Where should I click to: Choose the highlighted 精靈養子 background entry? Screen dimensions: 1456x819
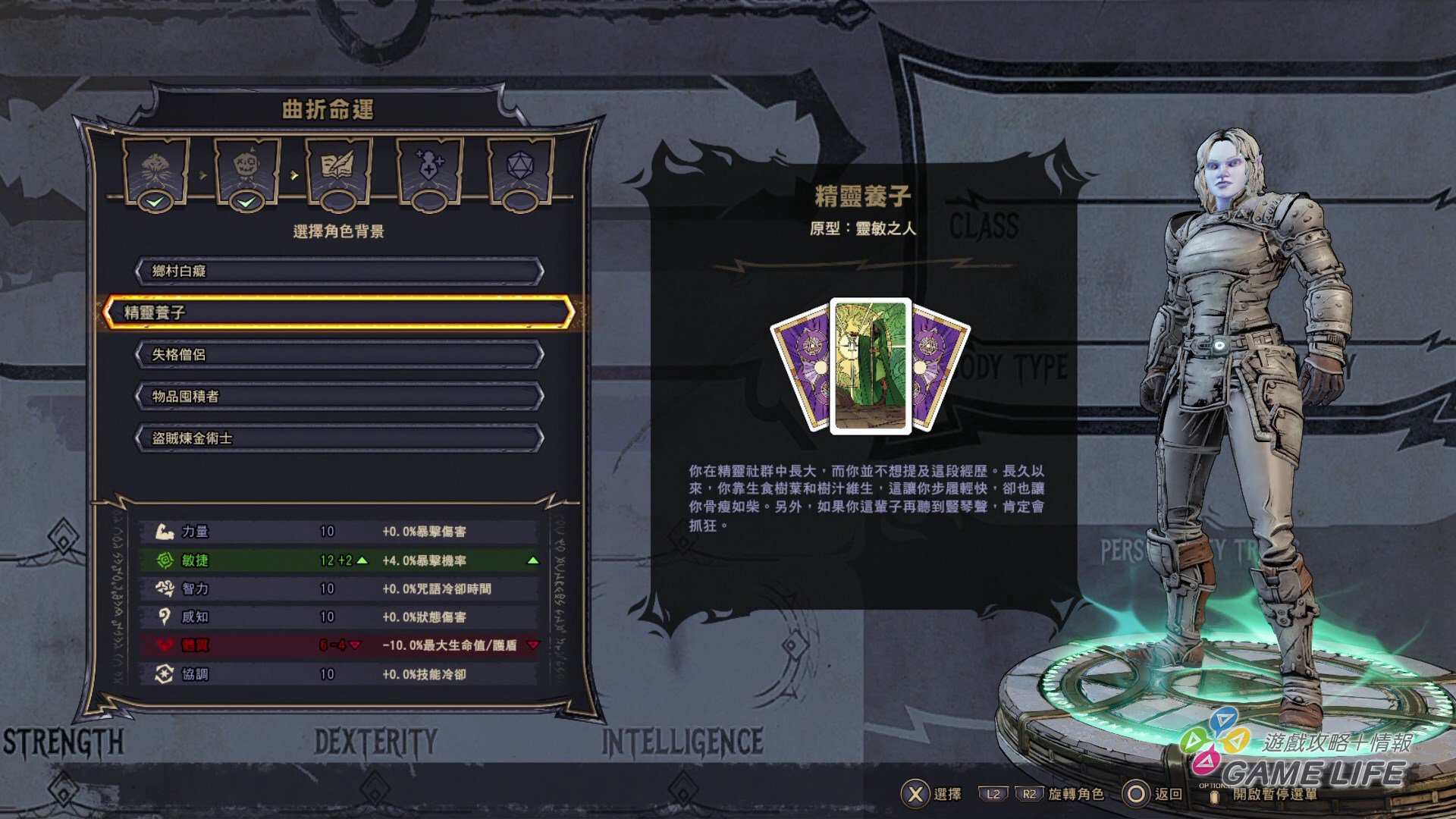pos(339,312)
